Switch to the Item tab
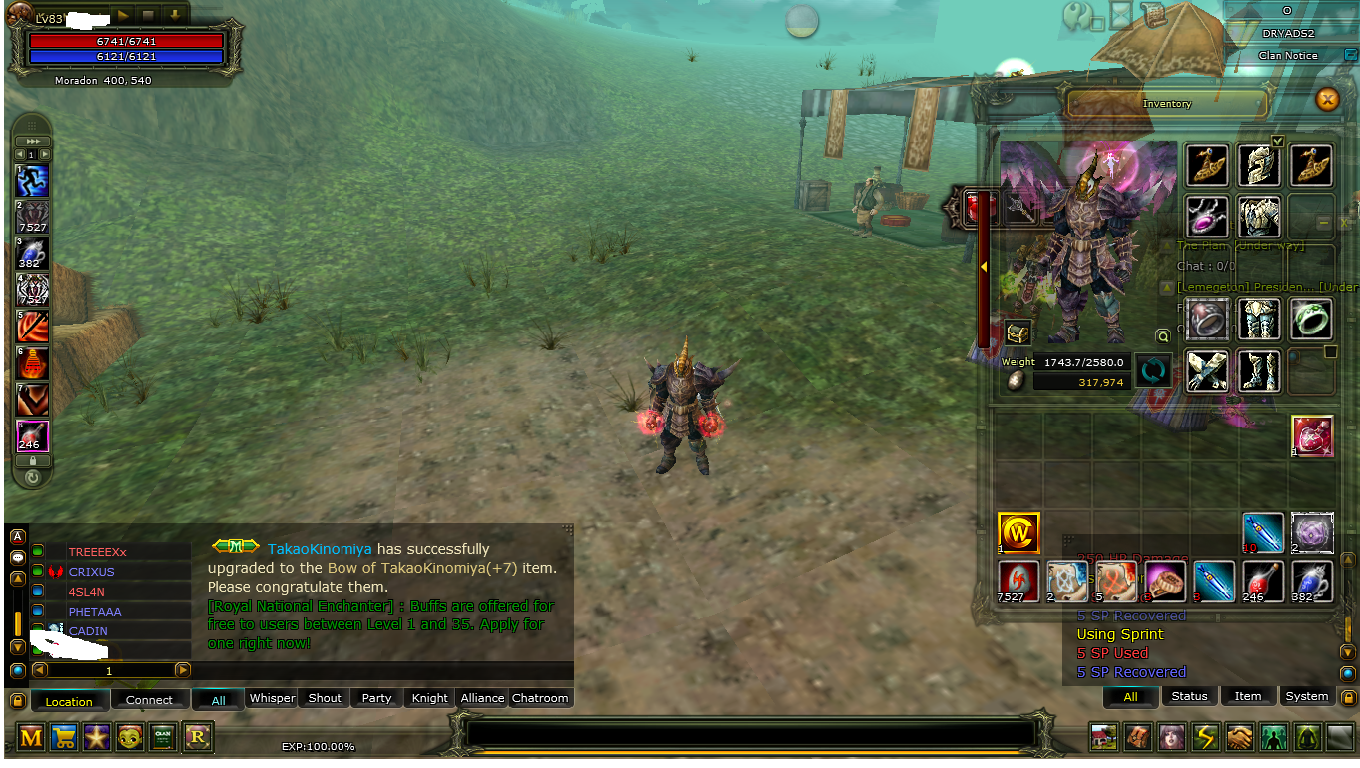Viewport: 1360px width, 768px height. (x=1248, y=697)
